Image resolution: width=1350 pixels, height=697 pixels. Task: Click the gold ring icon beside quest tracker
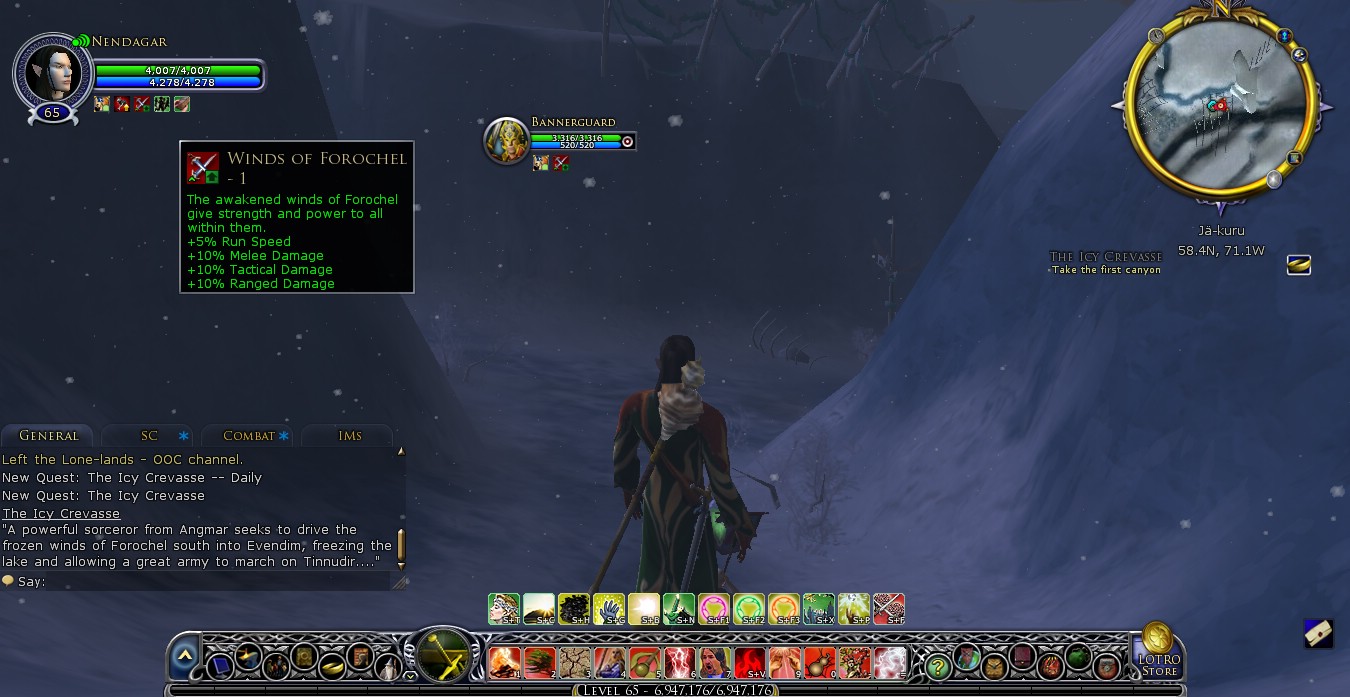coord(1298,265)
